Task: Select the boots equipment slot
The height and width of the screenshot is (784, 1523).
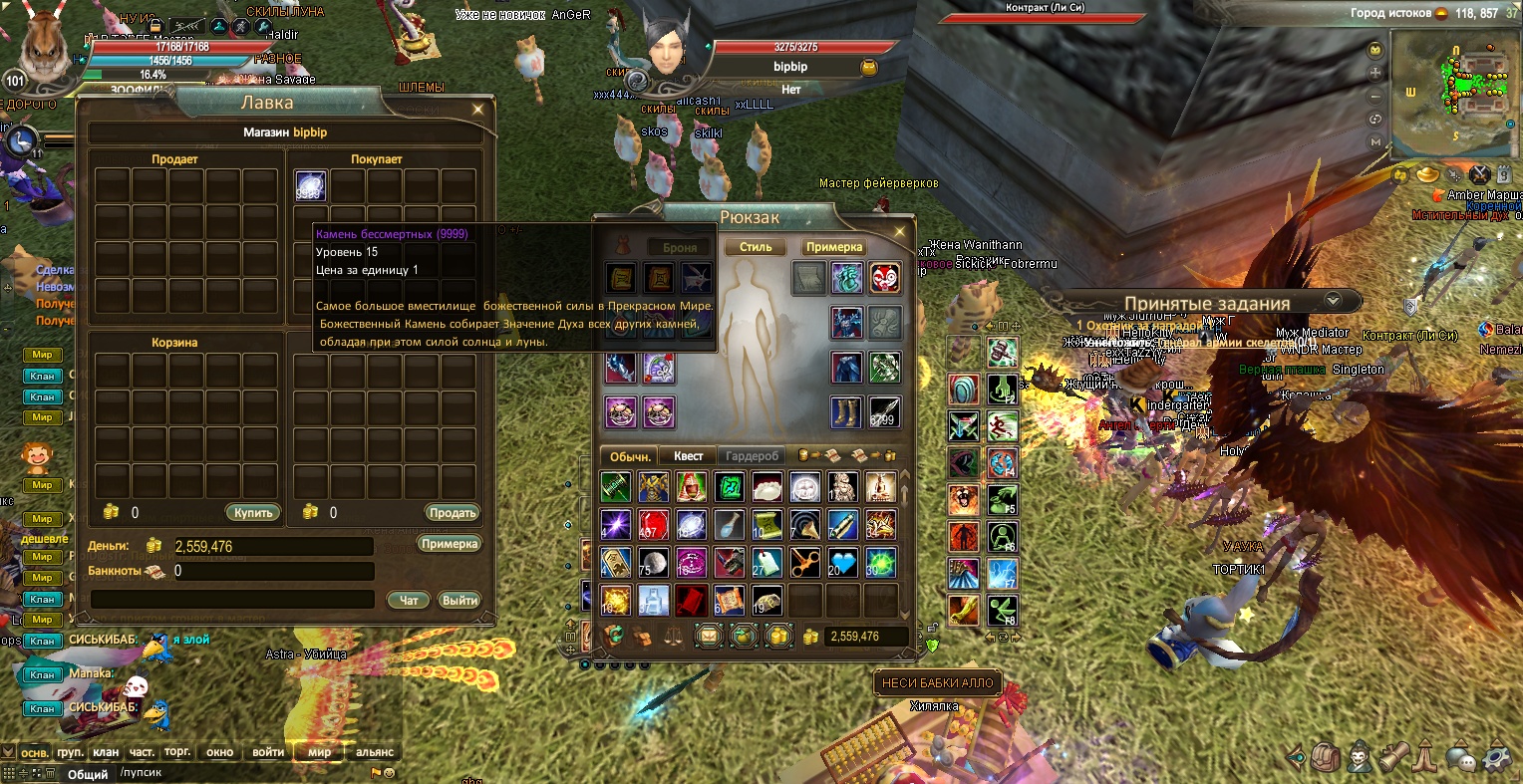Action: pos(848,411)
